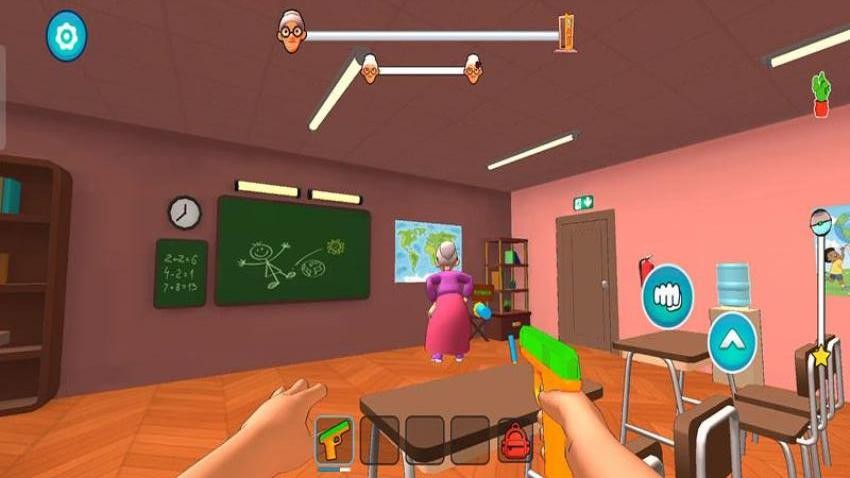850x478 pixels.
Task: Tap the fist punch button
Action: (x=668, y=296)
